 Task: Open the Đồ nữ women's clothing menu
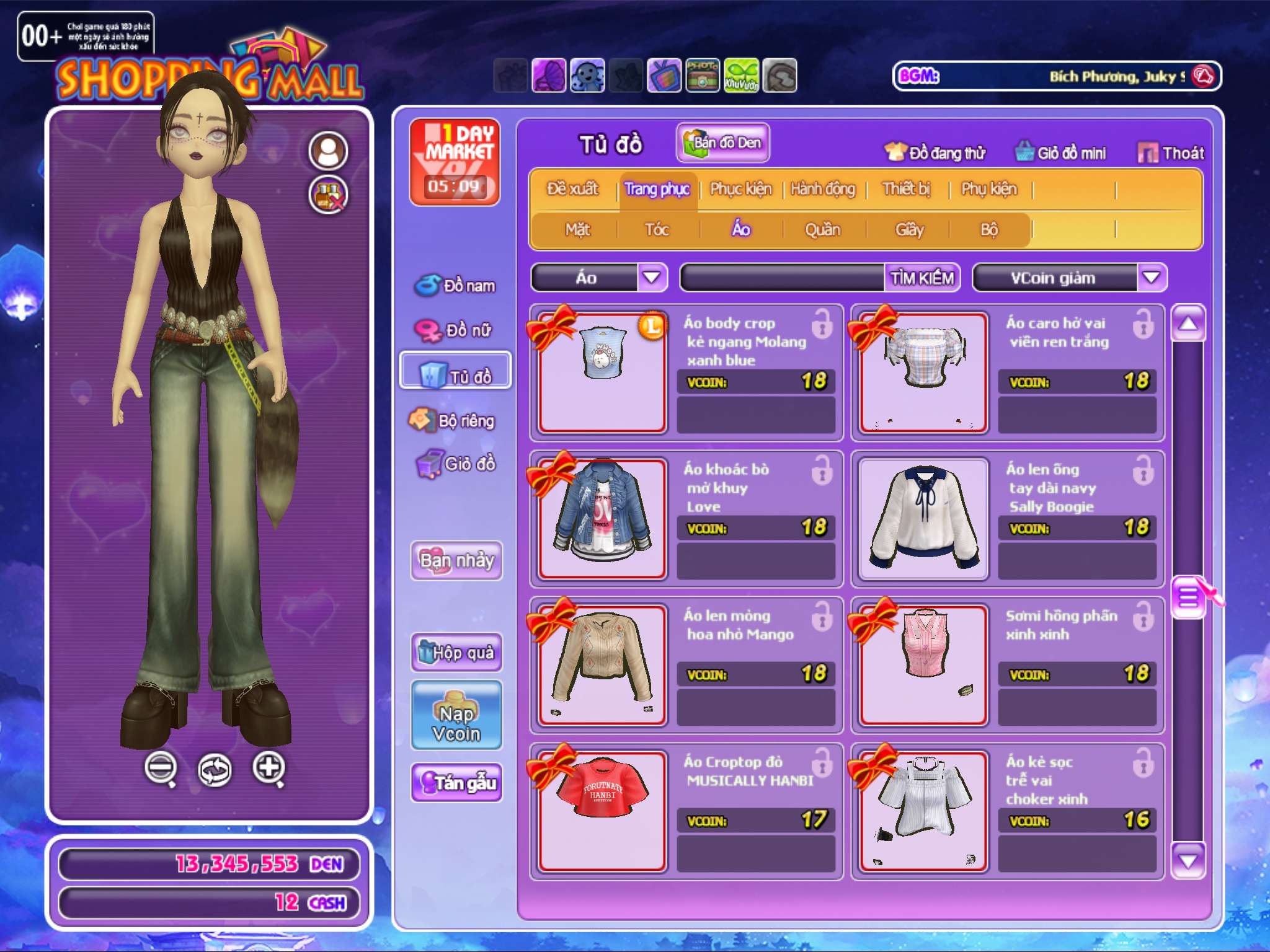(455, 330)
